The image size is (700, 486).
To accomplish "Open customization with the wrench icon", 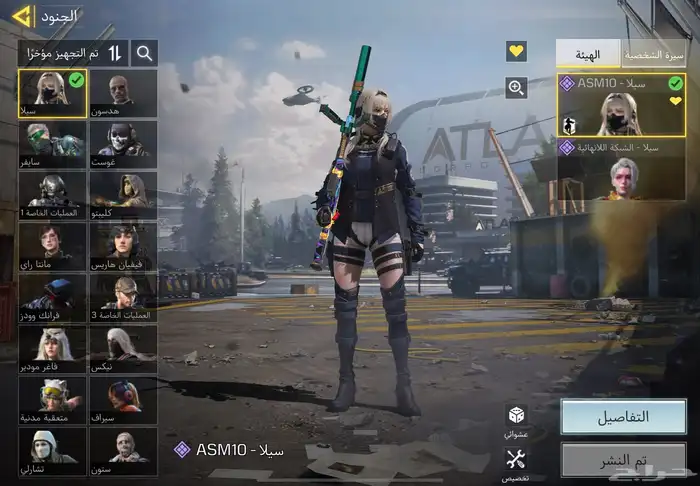I will click(516, 460).
